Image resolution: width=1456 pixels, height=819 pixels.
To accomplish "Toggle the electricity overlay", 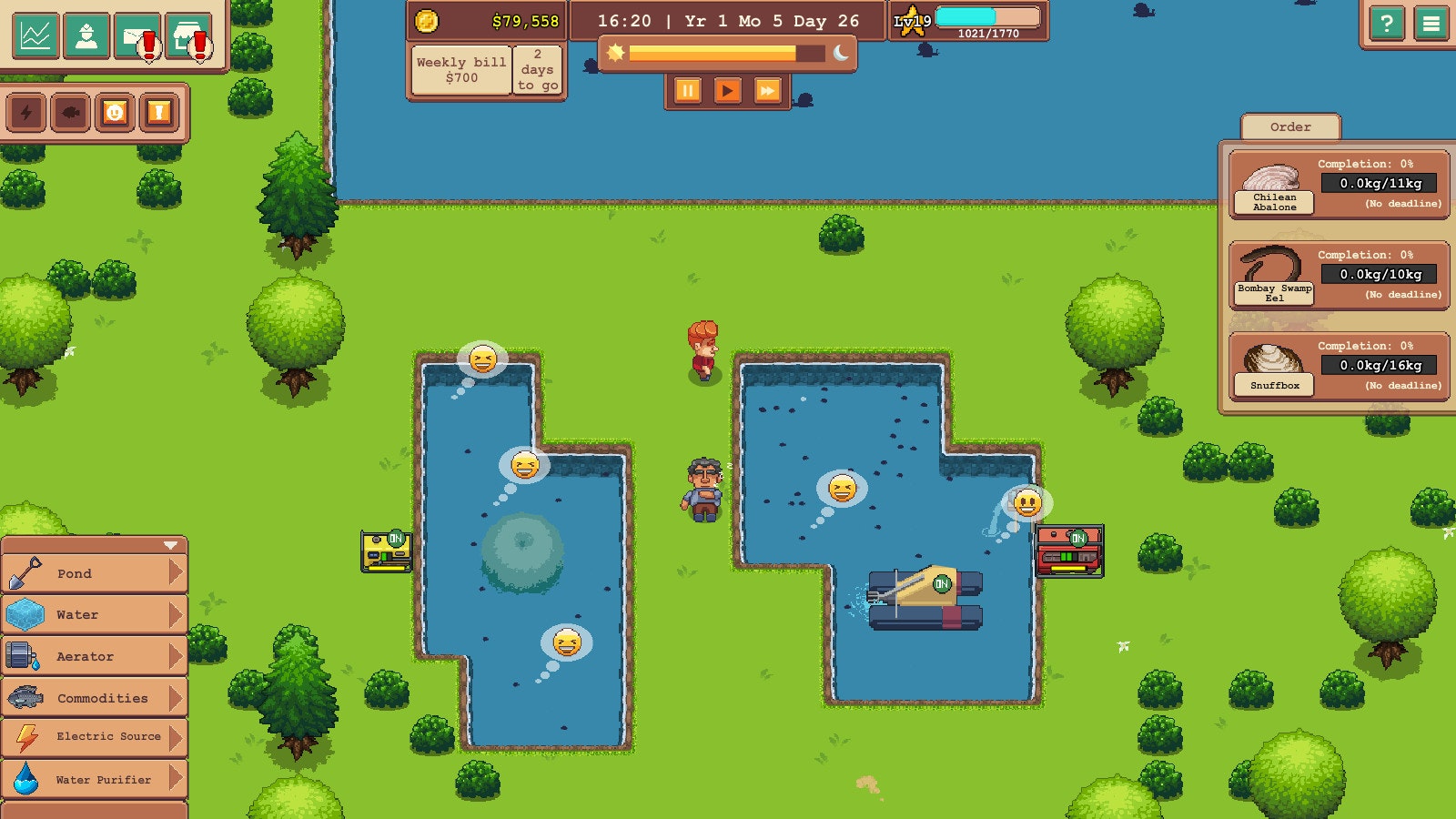I will 26,114.
